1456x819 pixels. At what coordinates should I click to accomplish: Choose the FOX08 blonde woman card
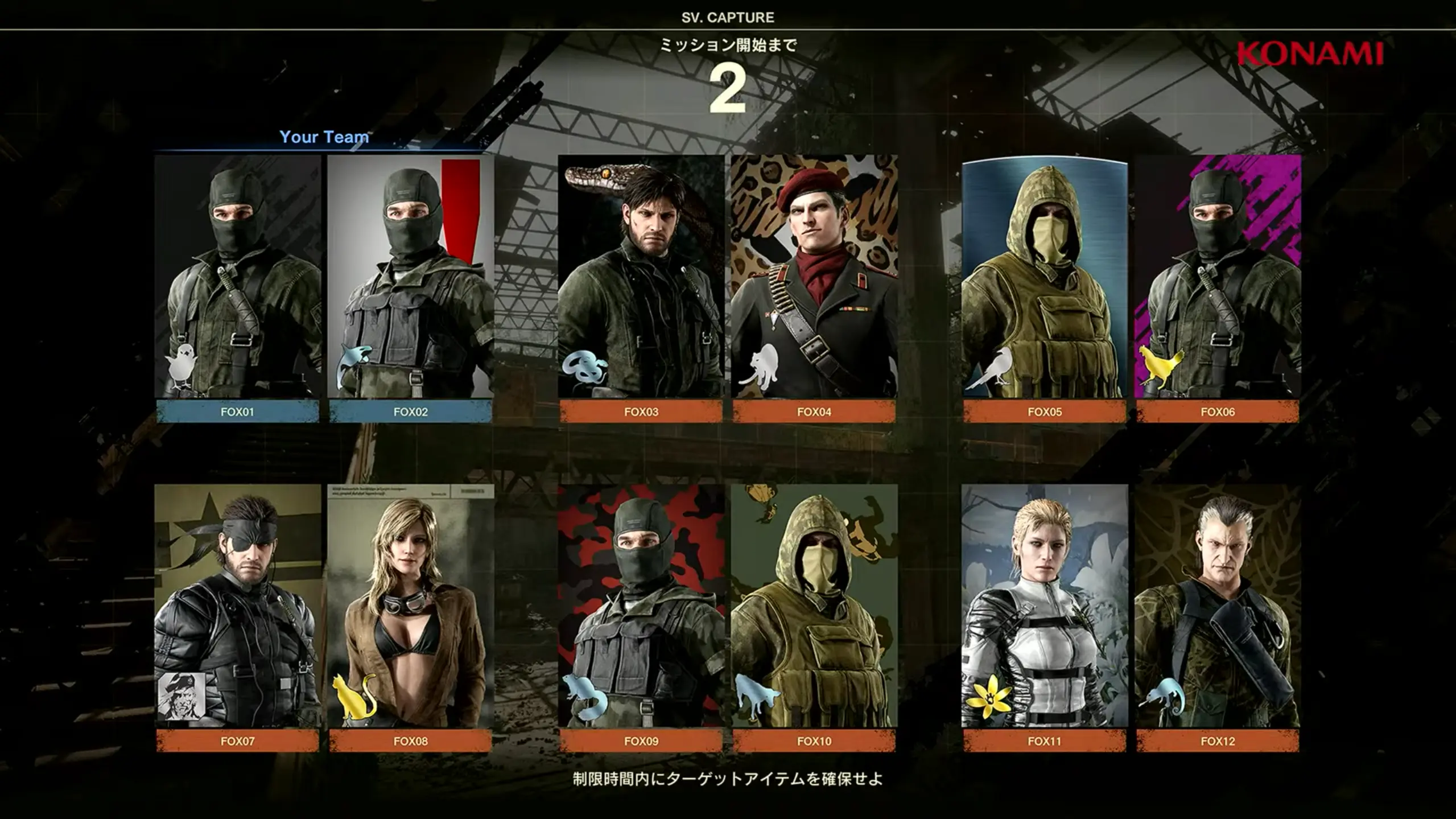[x=410, y=606]
